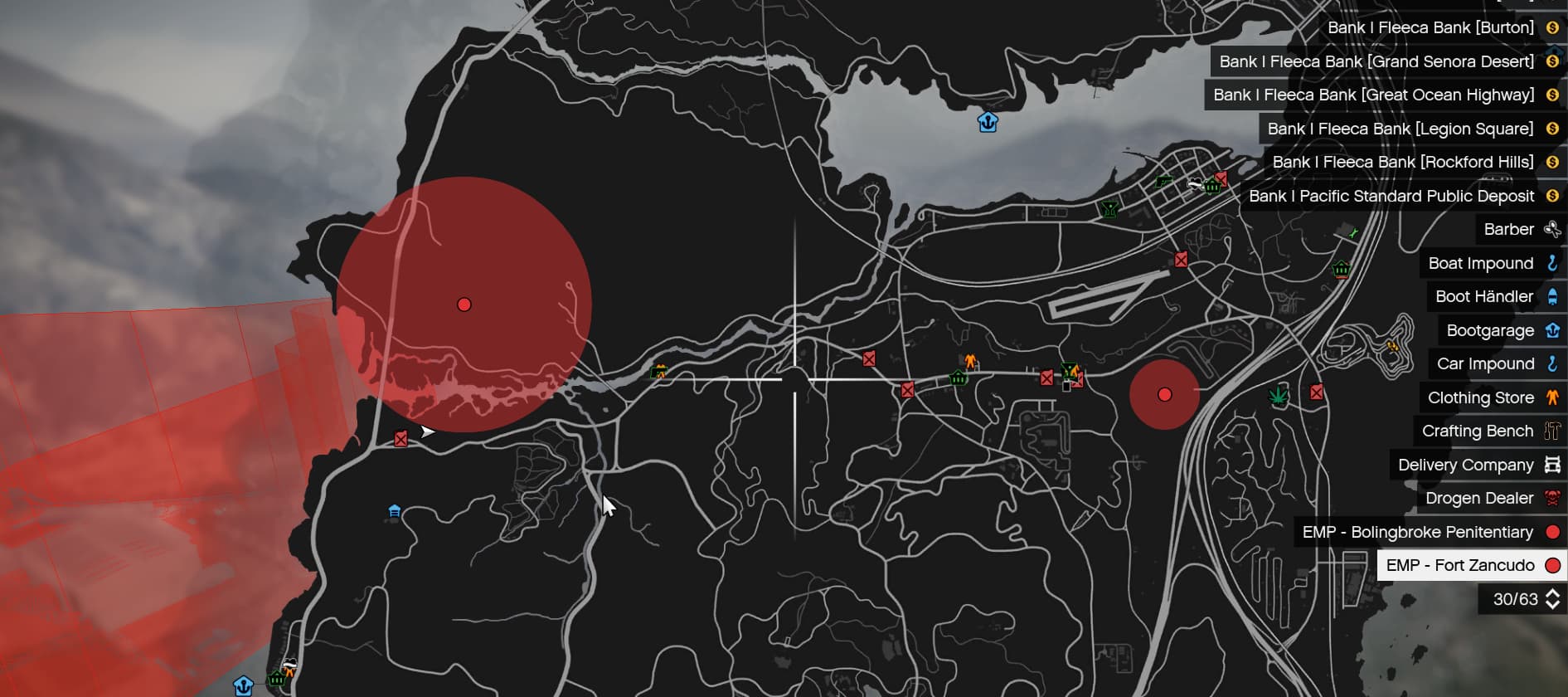Select the pistol gun shop blip on the map
Screen dimensions: 1568x697
[1163, 181]
